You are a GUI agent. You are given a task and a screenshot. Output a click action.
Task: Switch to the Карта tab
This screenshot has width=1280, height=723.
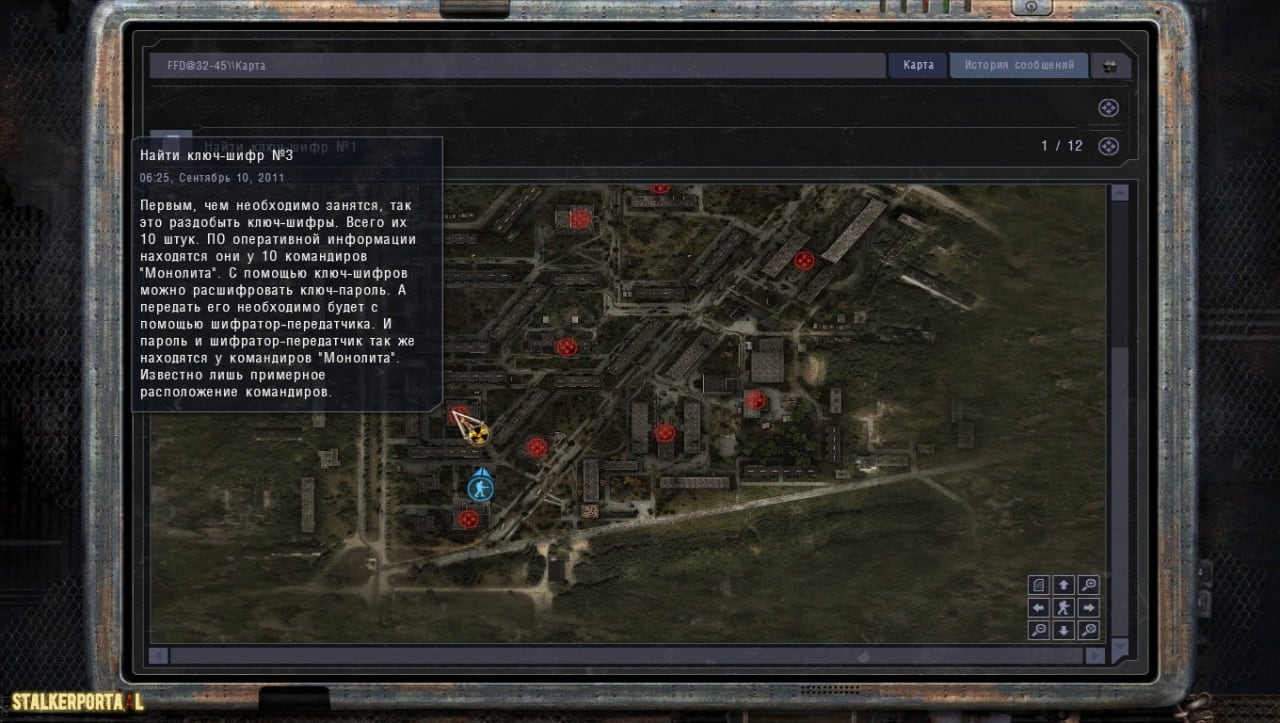[x=918, y=65]
